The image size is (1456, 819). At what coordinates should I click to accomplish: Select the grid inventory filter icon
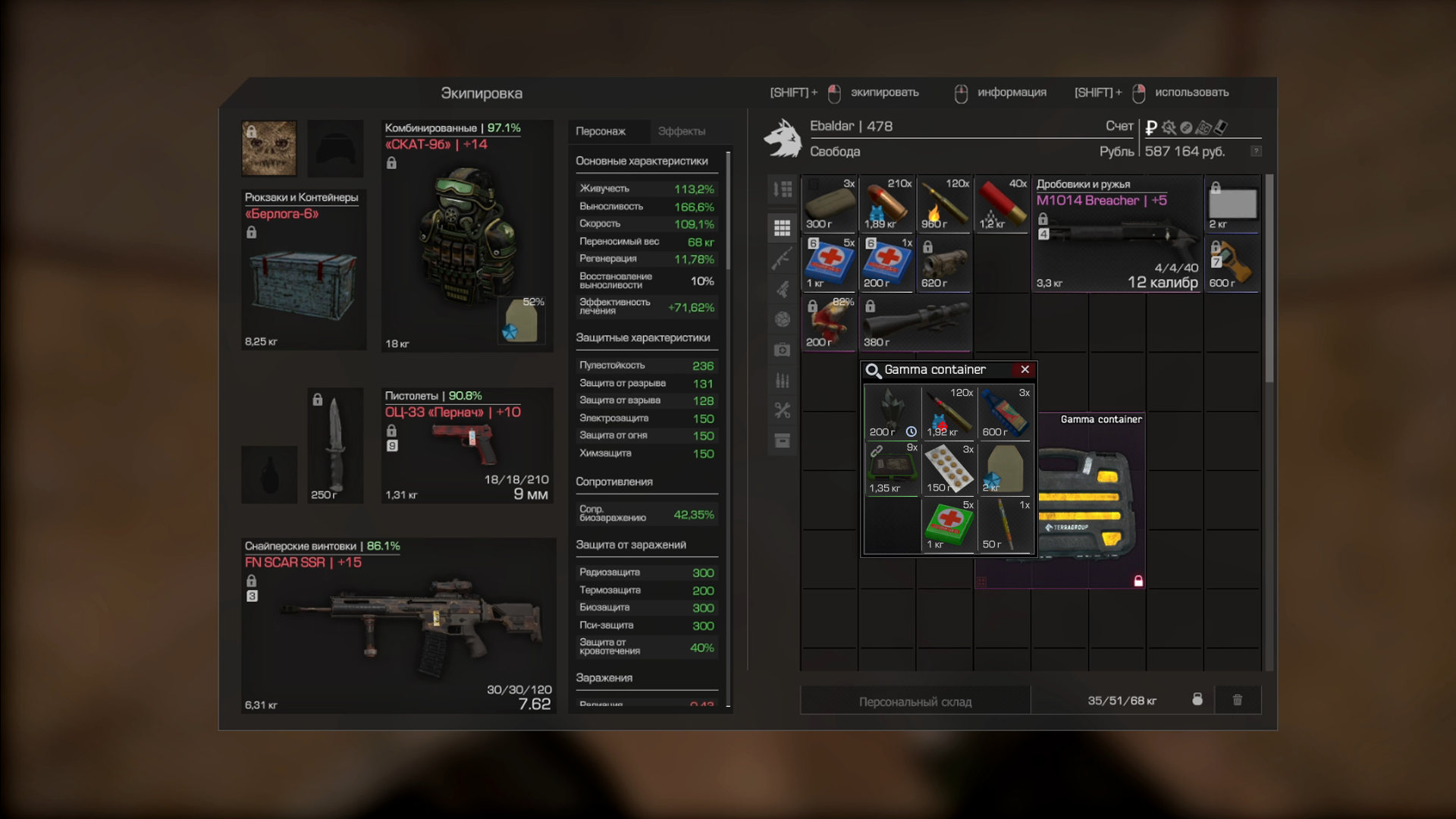click(x=782, y=227)
